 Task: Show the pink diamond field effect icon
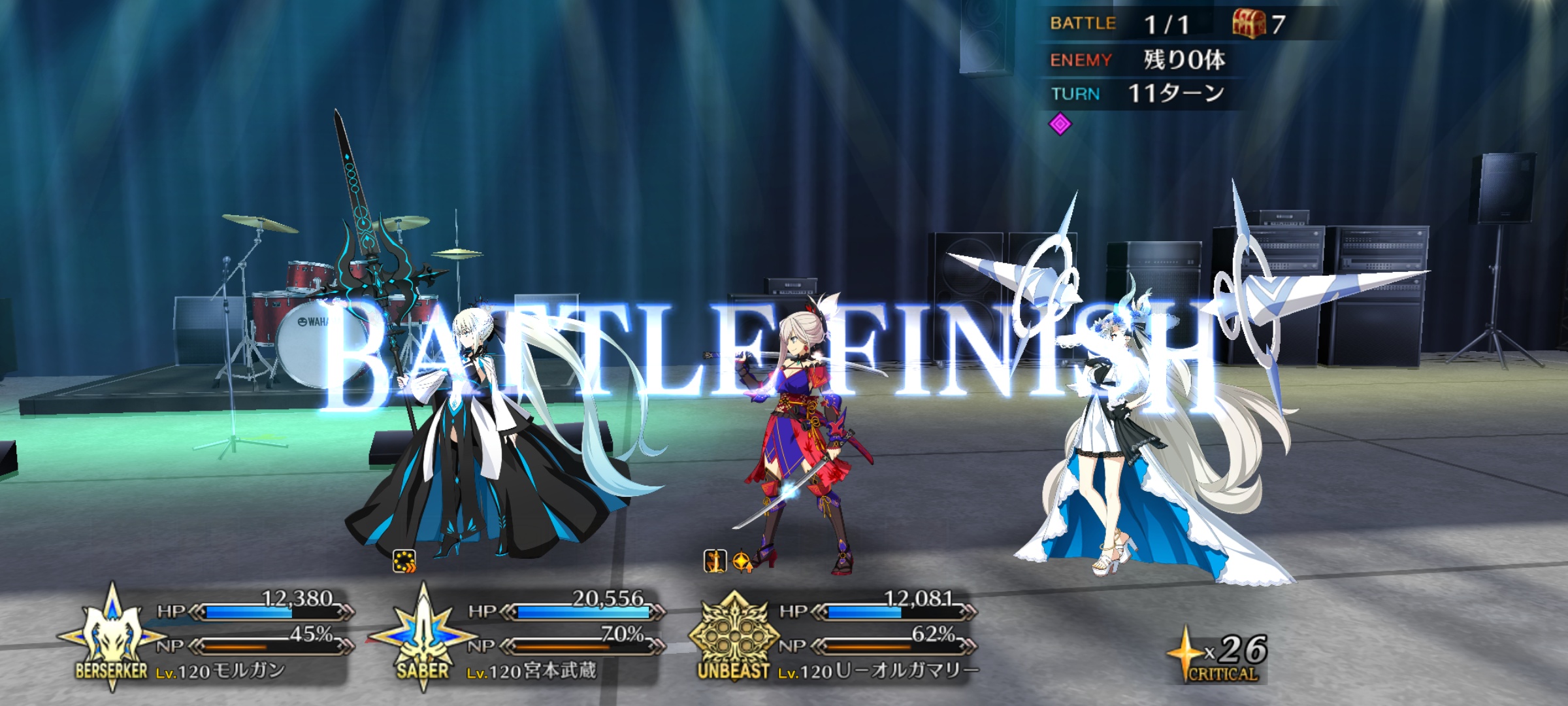(1060, 124)
